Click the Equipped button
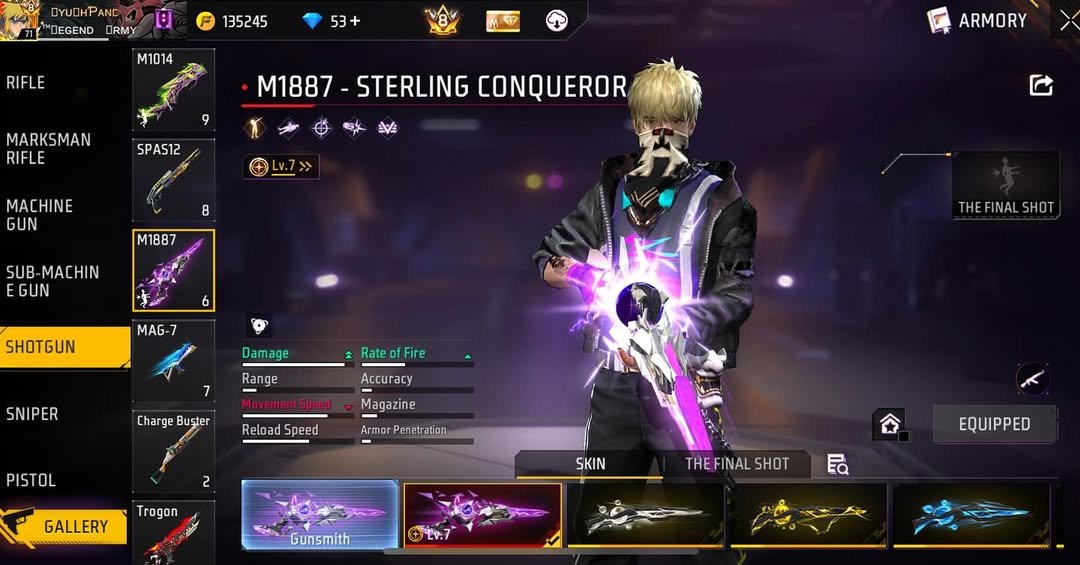Screen dimensions: 1080x565 tap(994, 424)
